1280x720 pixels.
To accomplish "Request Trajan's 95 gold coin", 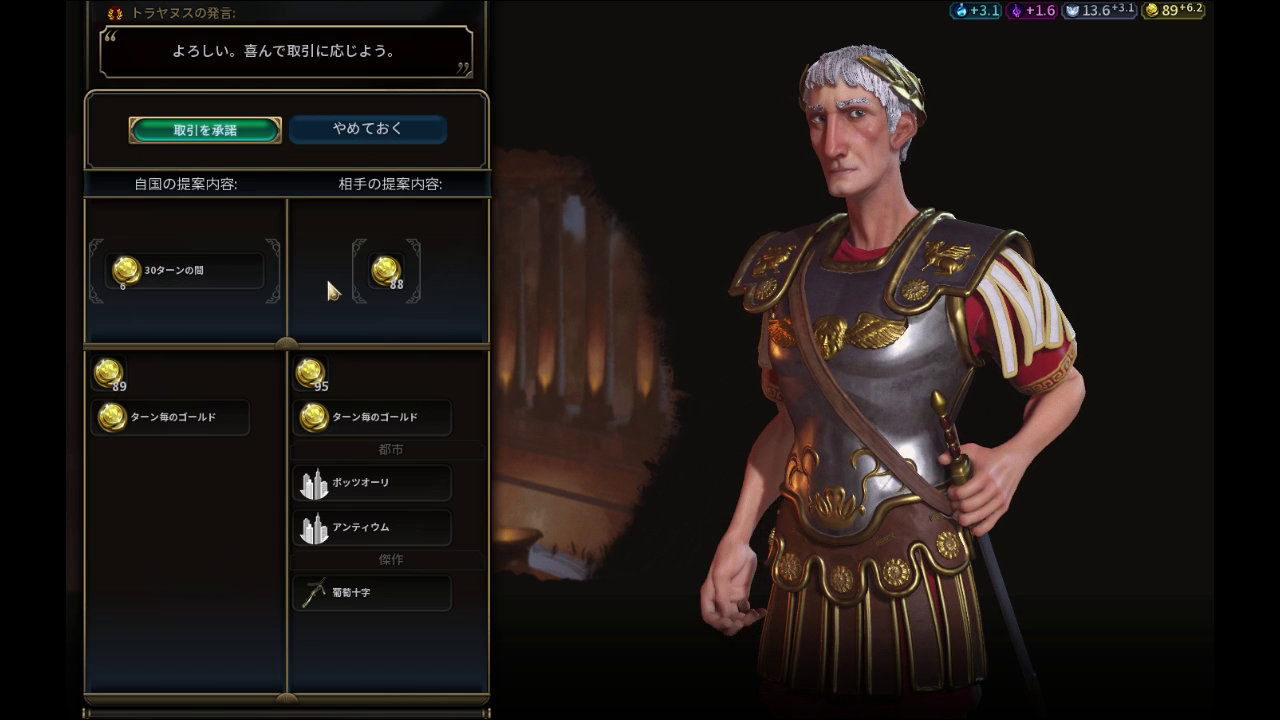I will [x=310, y=373].
